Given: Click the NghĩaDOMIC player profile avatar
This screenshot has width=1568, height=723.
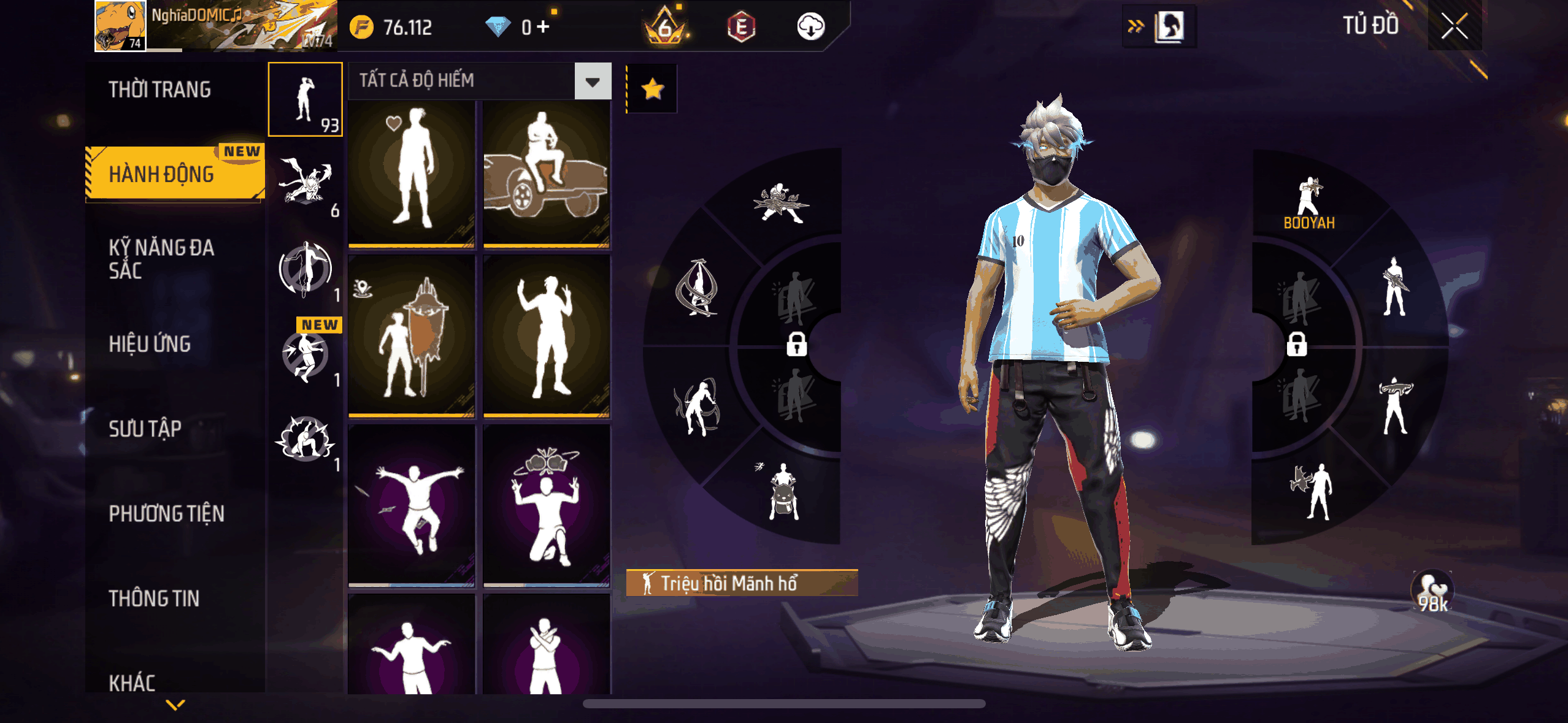Looking at the screenshot, I should (x=120, y=26).
